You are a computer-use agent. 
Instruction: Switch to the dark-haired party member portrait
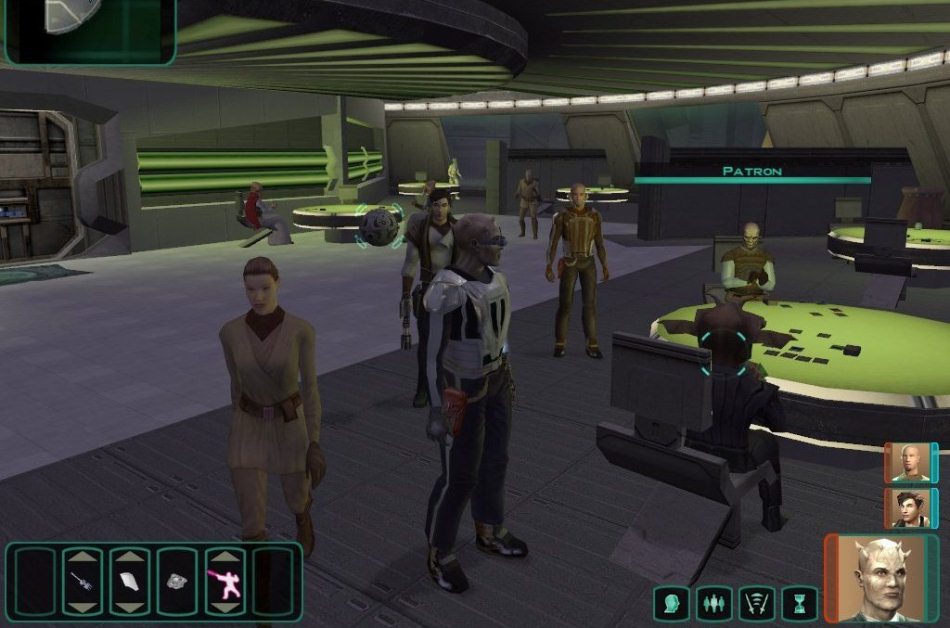click(909, 508)
